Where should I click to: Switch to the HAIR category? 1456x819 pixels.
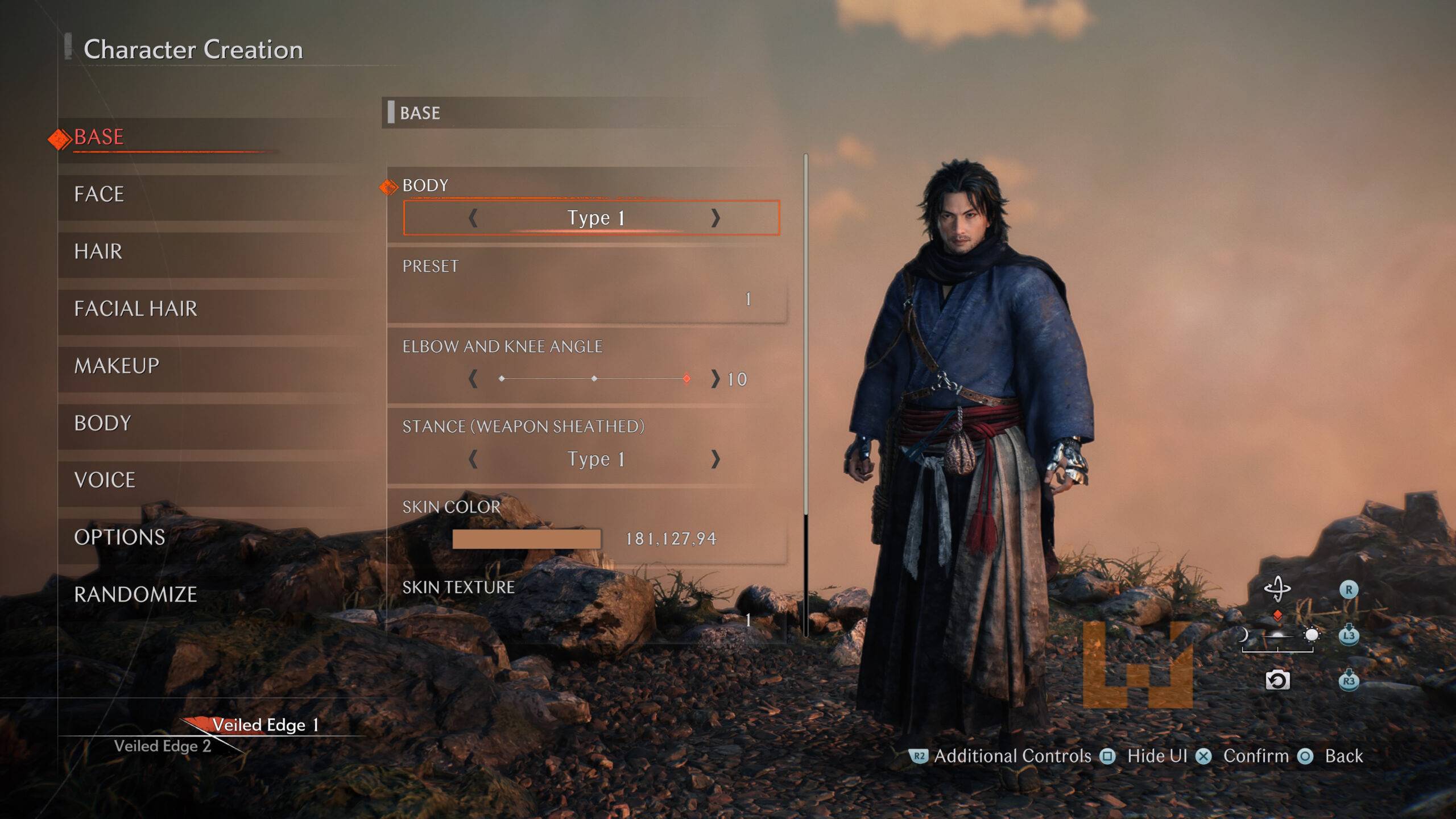coord(98,251)
